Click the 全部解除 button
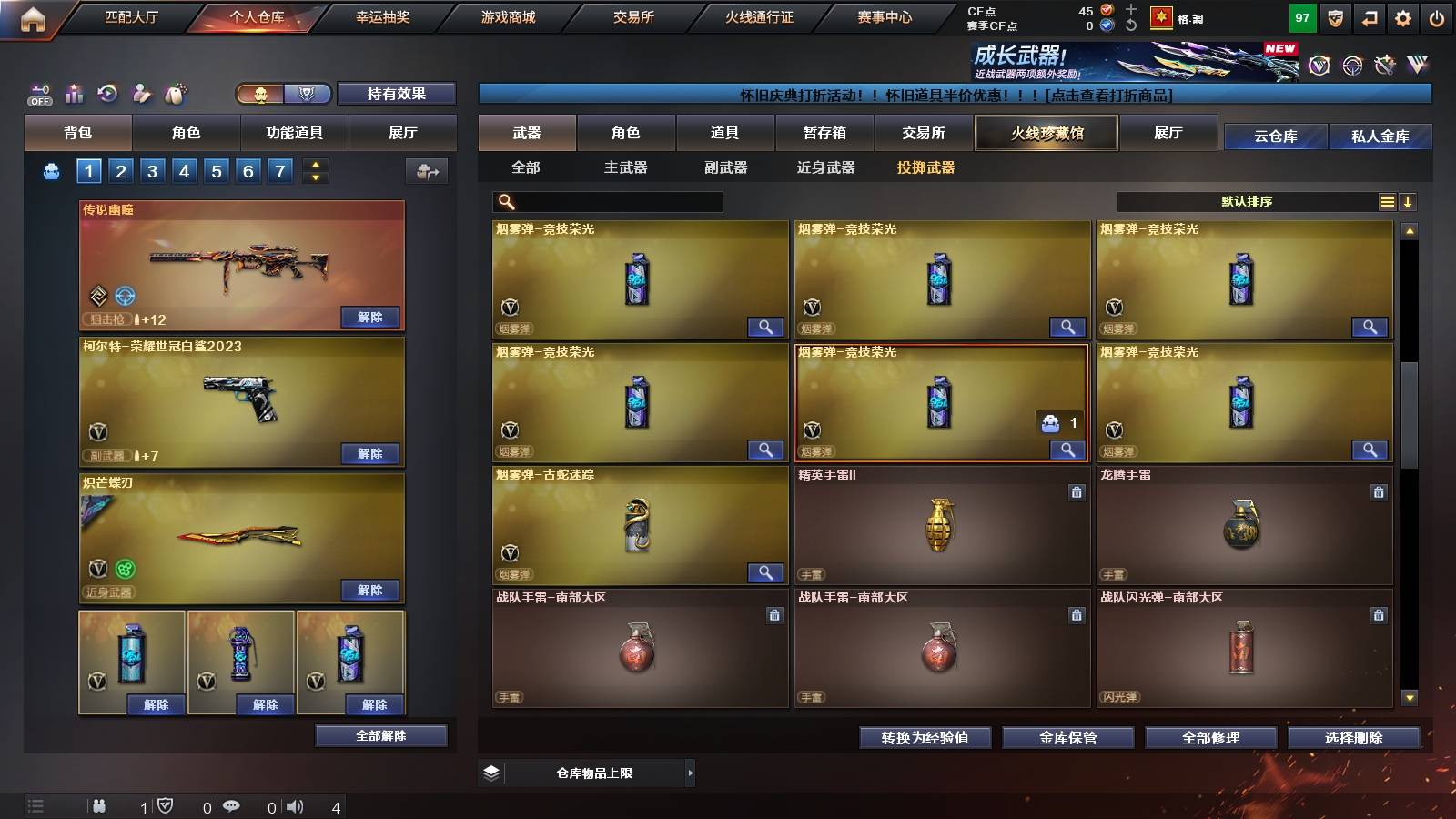Screen dimensions: 1456x819 click(380, 735)
